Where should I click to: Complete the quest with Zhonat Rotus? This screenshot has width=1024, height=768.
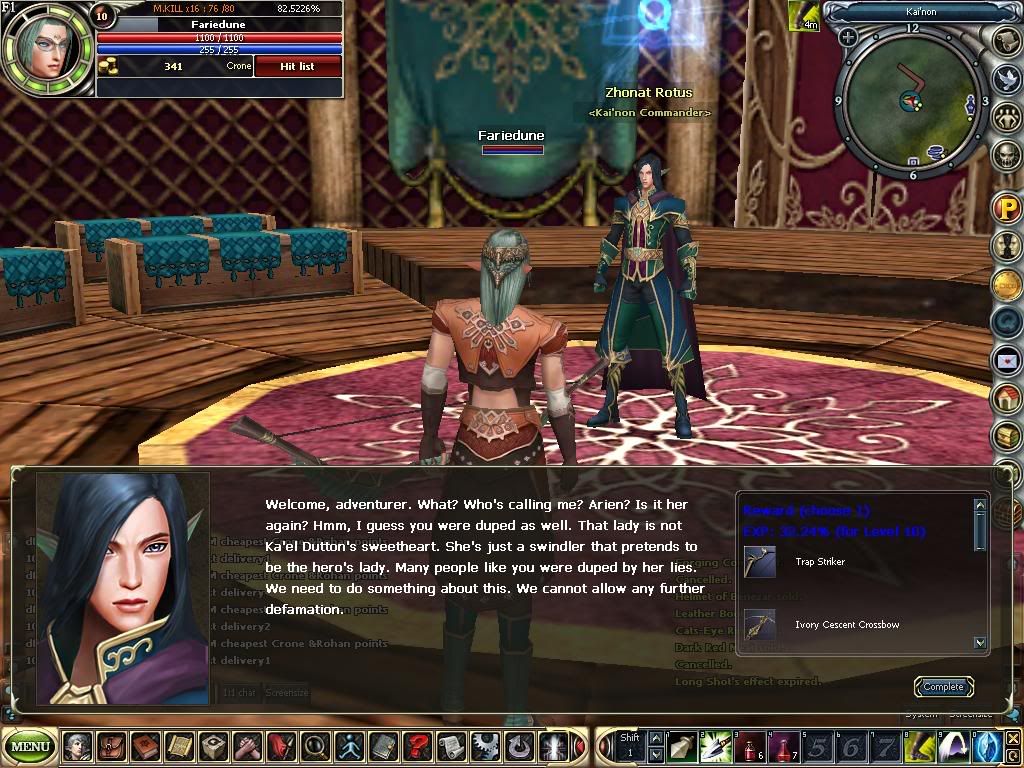click(943, 687)
